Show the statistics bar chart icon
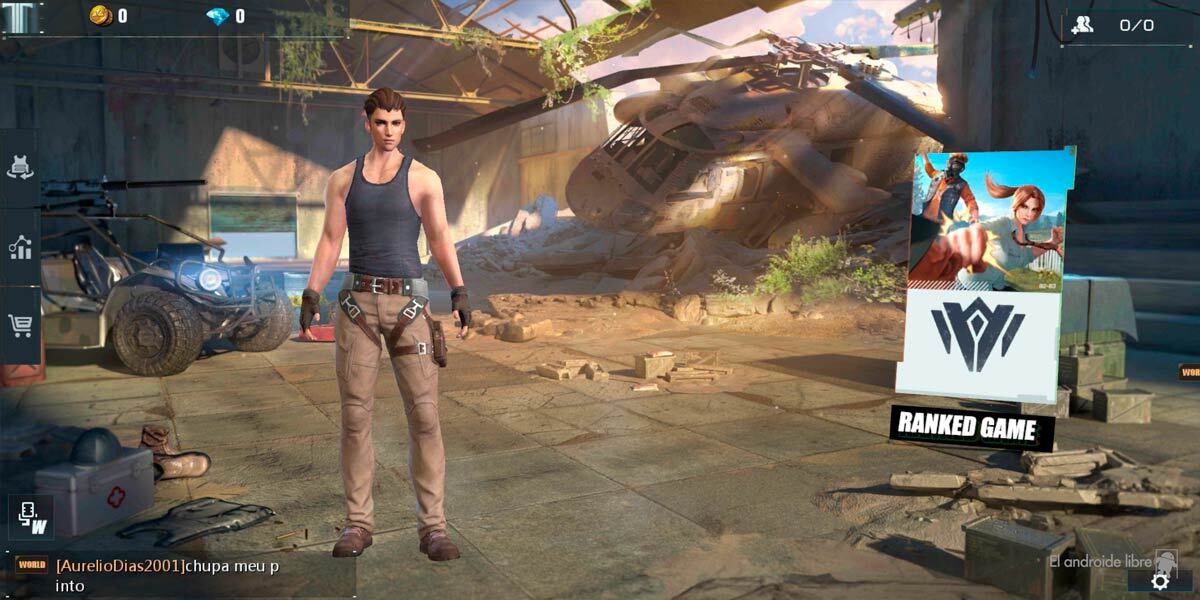 (20, 247)
